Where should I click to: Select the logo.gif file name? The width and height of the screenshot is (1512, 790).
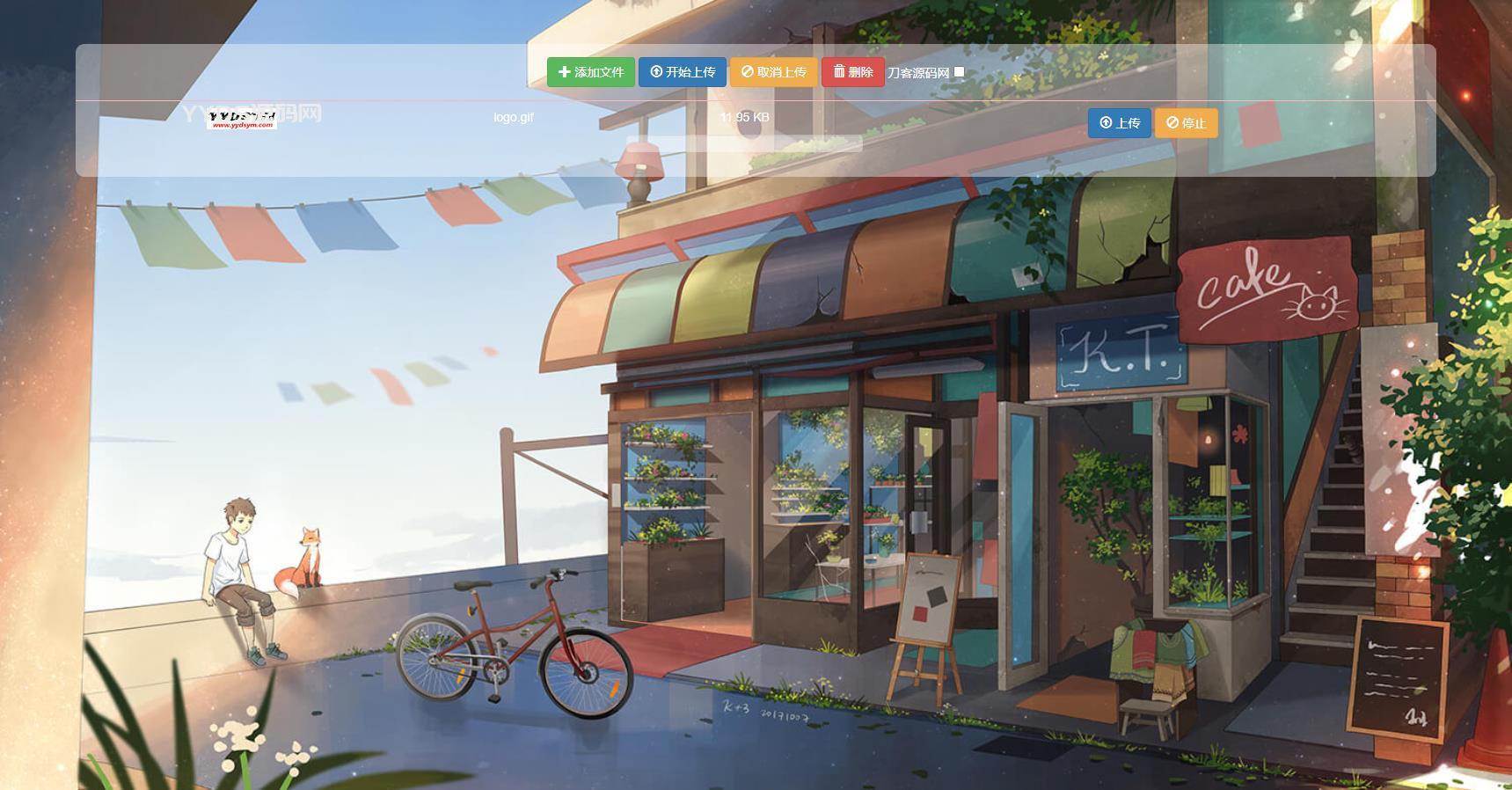514,117
